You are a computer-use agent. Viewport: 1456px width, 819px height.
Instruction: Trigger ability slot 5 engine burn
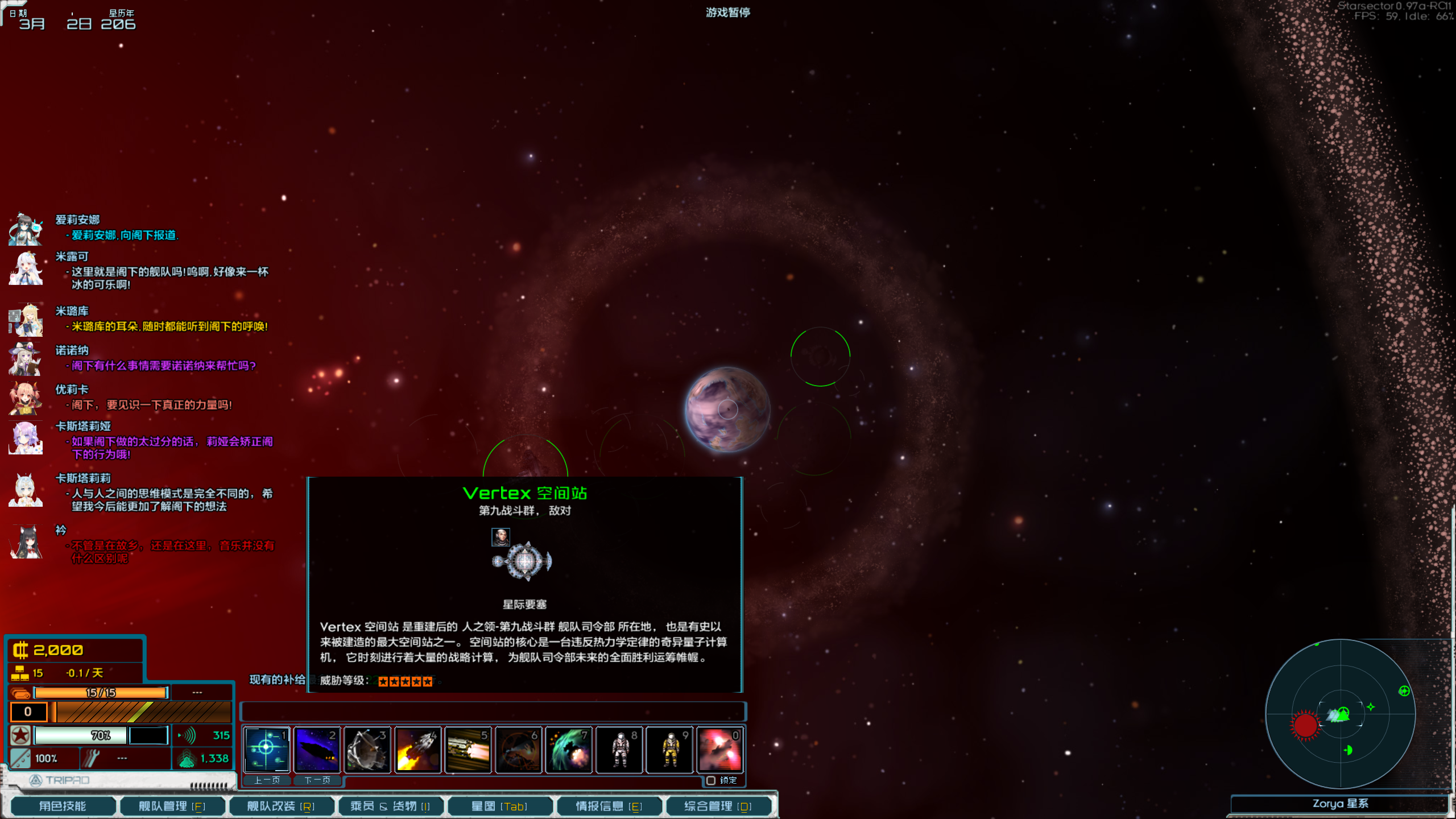point(468,750)
